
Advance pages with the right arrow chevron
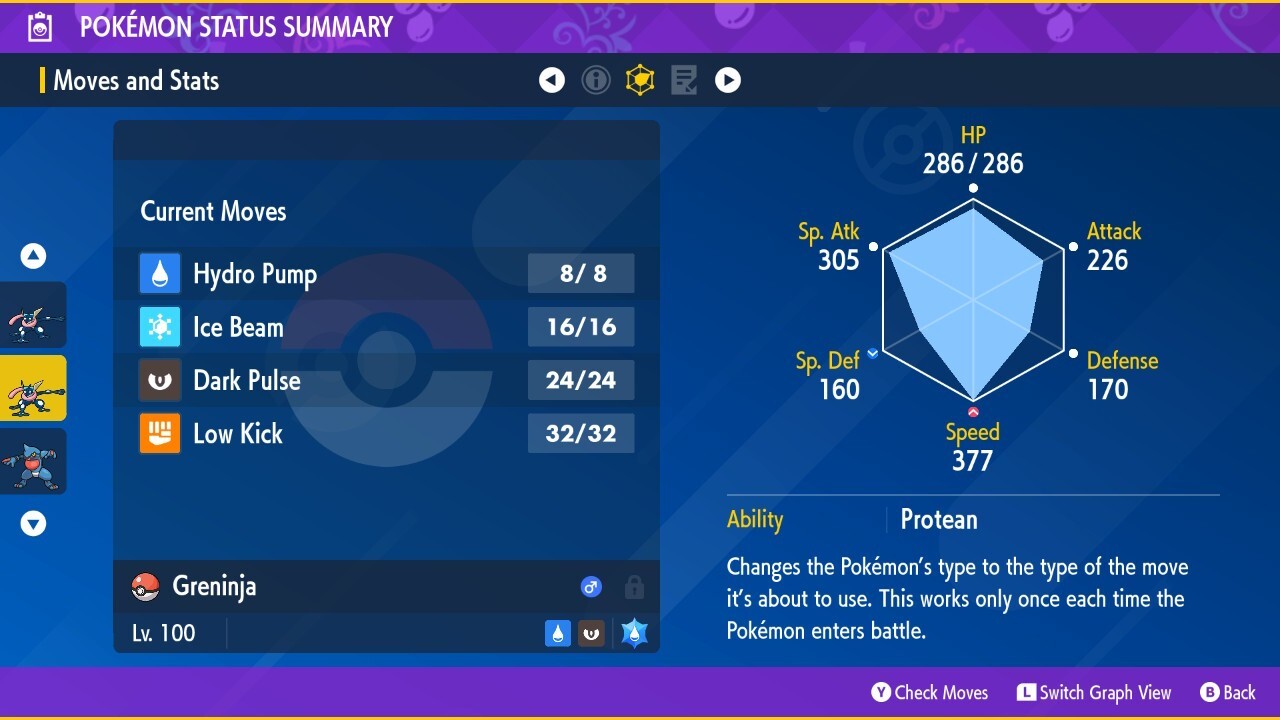tap(728, 80)
